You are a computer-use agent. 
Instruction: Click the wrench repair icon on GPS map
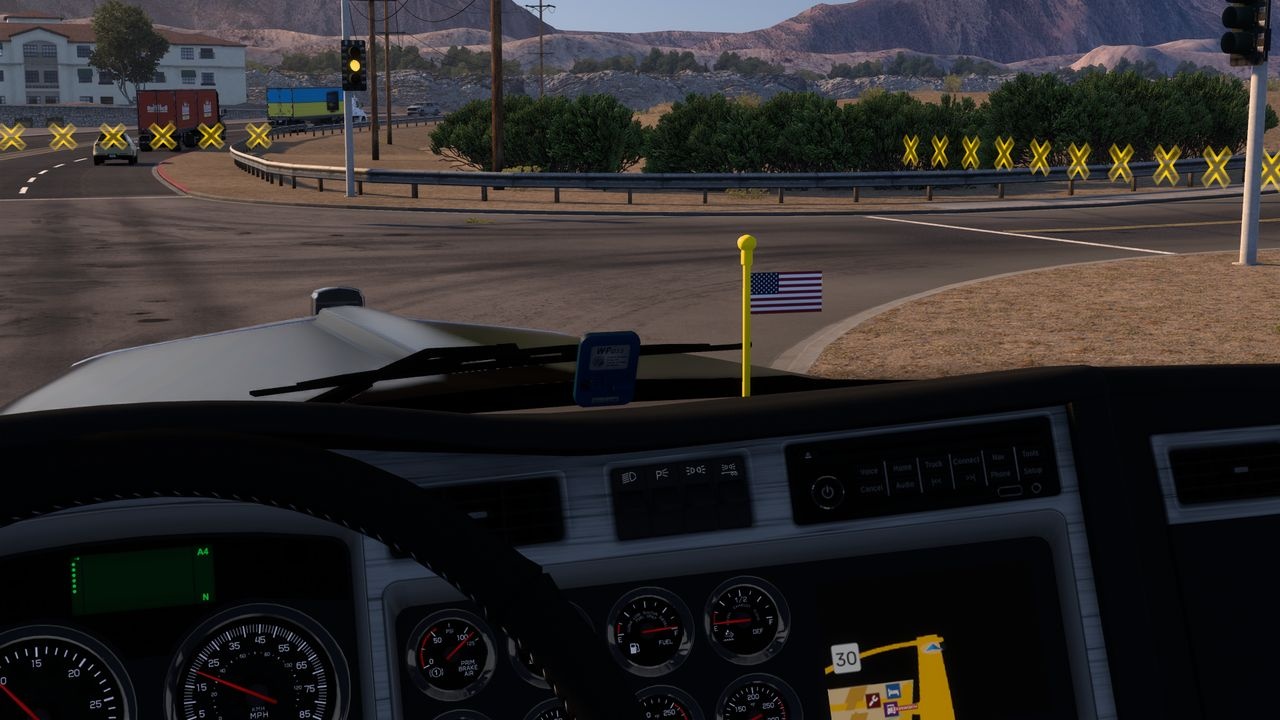click(873, 699)
